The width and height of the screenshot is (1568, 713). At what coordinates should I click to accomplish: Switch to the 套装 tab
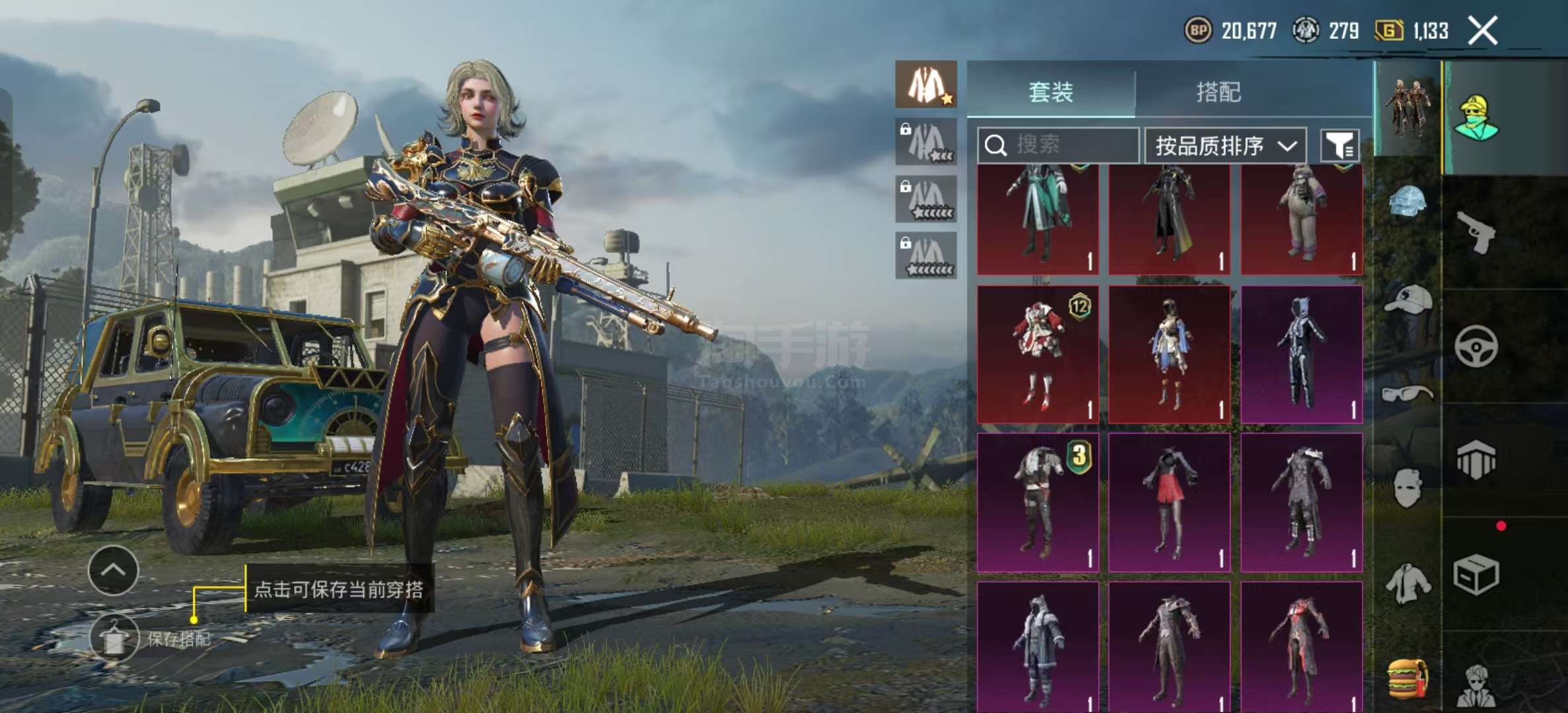1050,92
